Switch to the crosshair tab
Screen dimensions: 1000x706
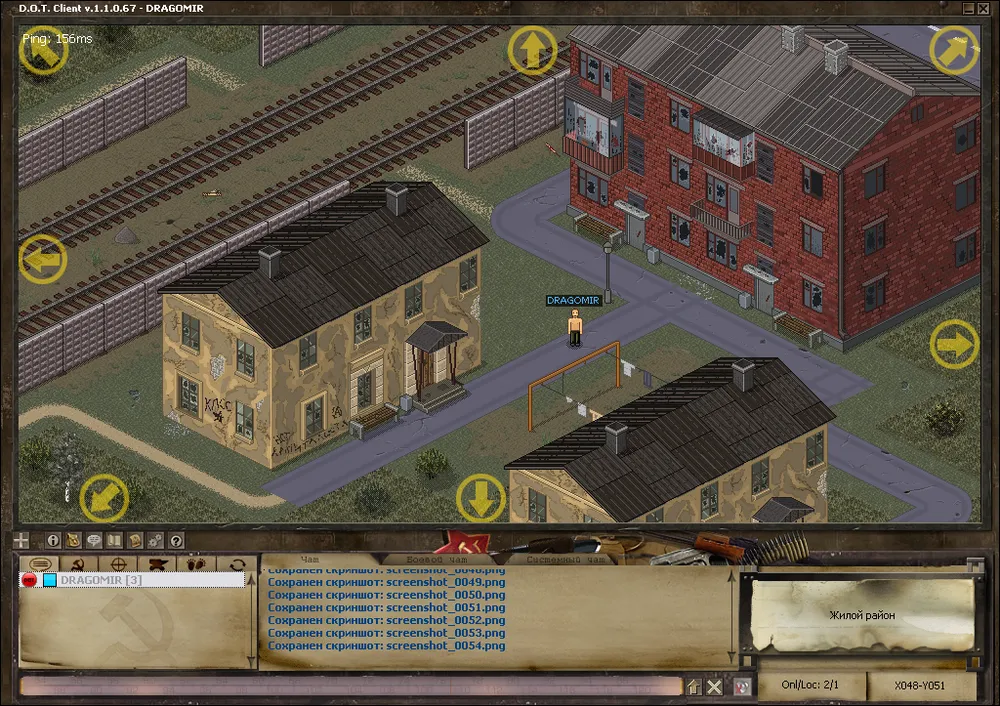coord(117,564)
